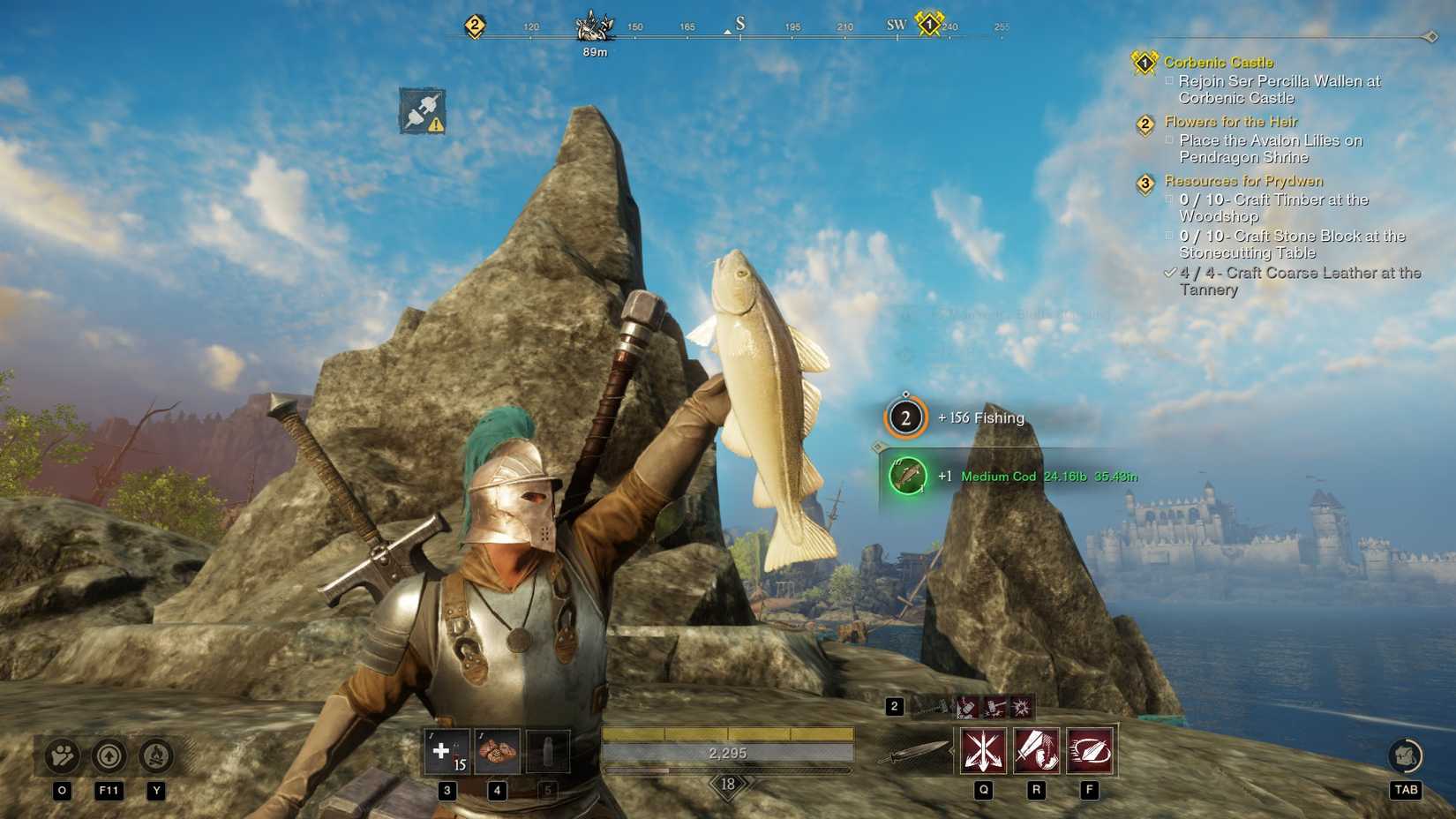The width and height of the screenshot is (1456, 819).
Task: Click the campfire icon above Y
Action: click(x=157, y=757)
